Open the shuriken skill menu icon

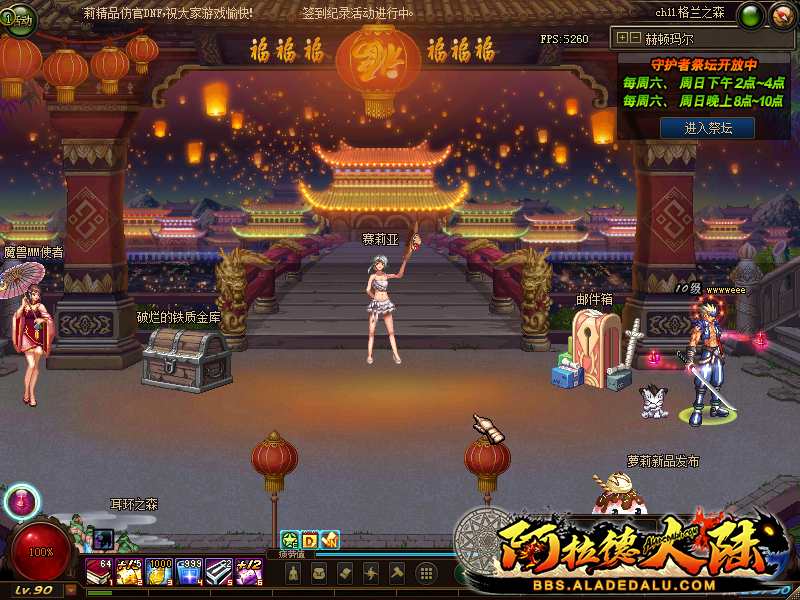click(371, 574)
